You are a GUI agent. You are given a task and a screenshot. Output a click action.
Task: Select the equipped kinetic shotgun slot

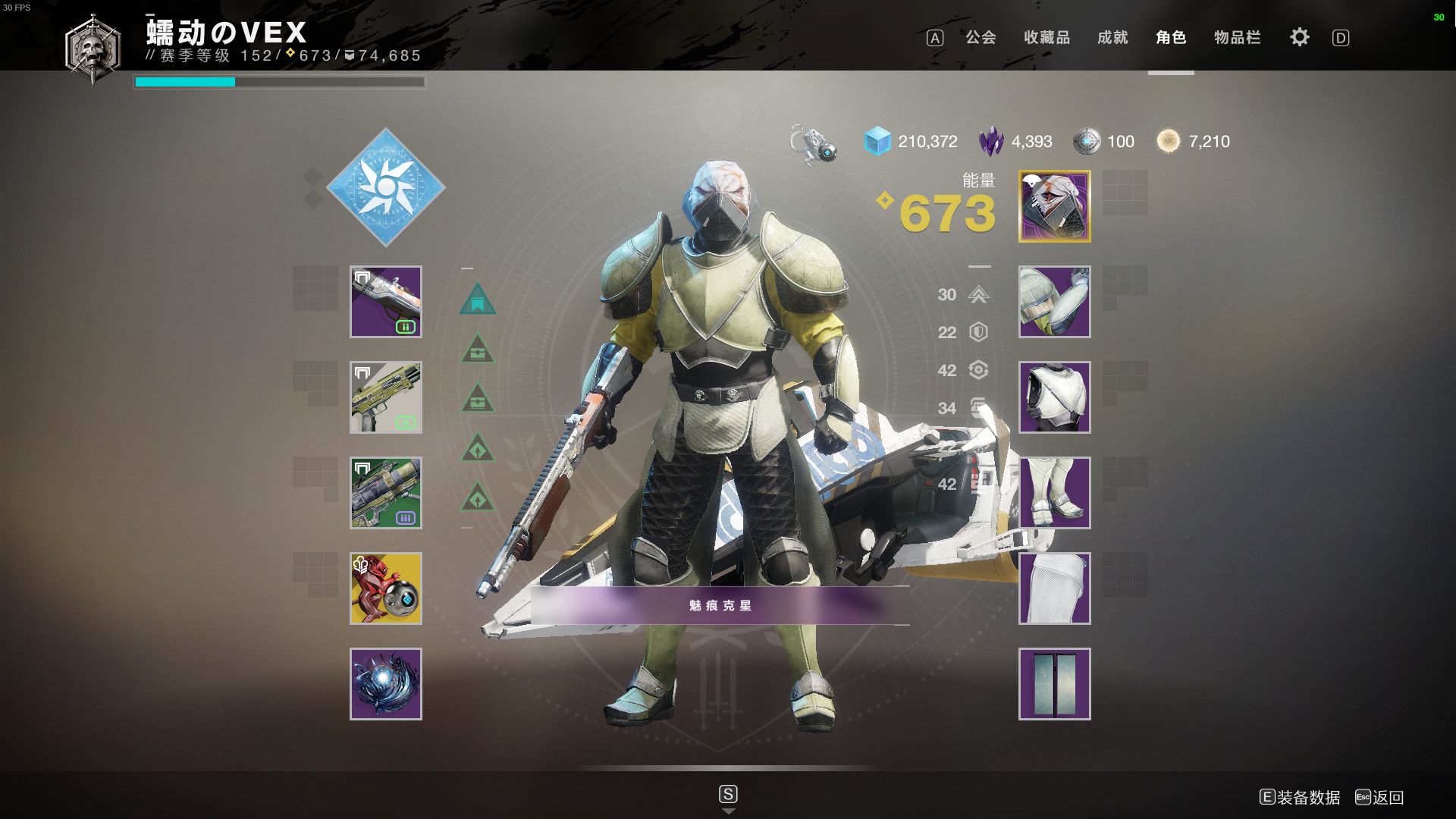coord(385,302)
